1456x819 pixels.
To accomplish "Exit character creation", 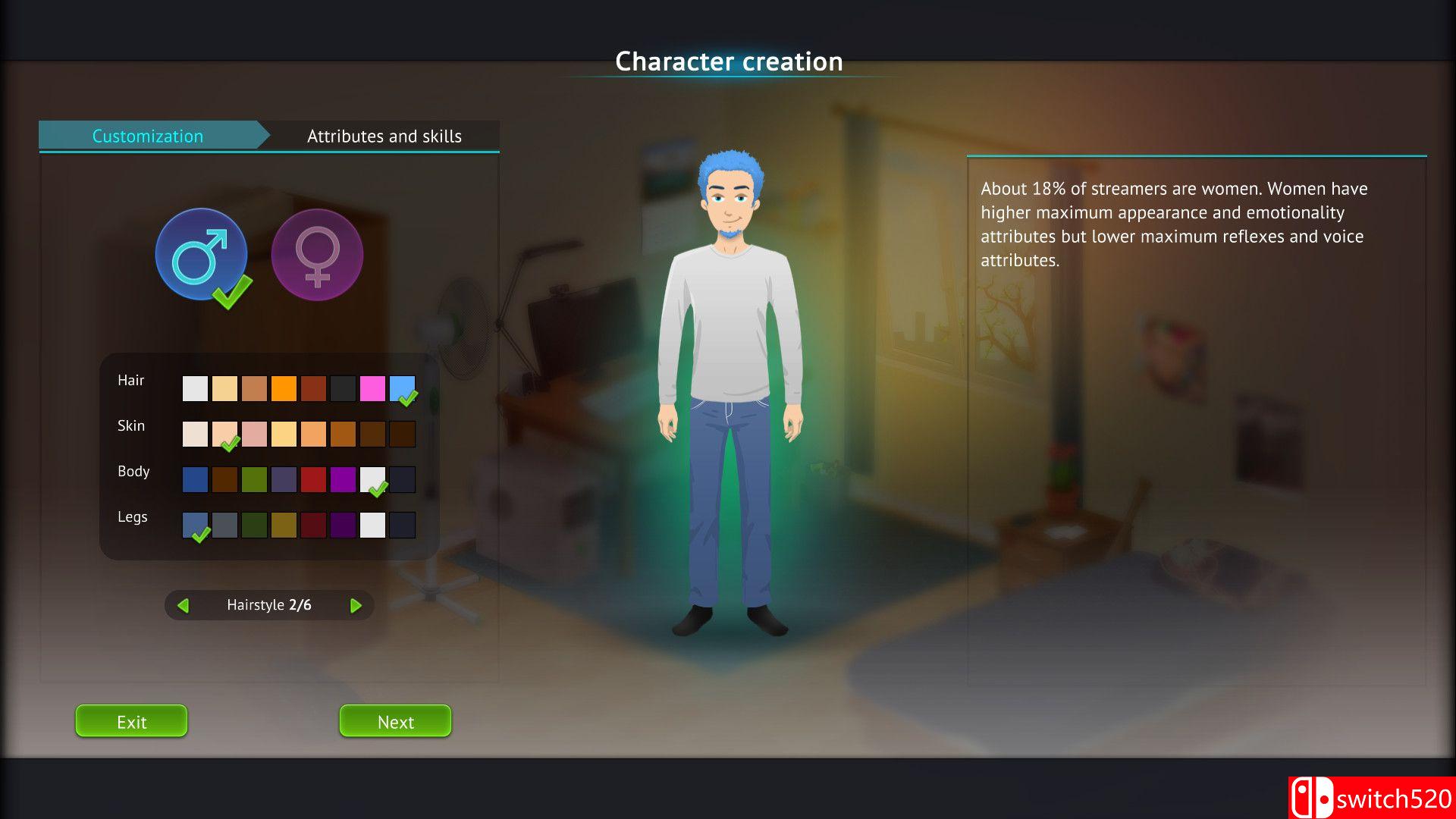I will pyautogui.click(x=131, y=721).
